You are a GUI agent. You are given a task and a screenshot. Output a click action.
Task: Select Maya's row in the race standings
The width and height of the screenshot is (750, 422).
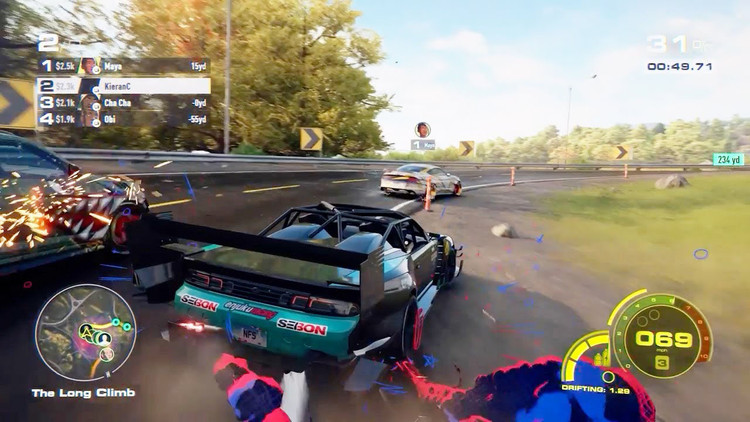(x=123, y=66)
